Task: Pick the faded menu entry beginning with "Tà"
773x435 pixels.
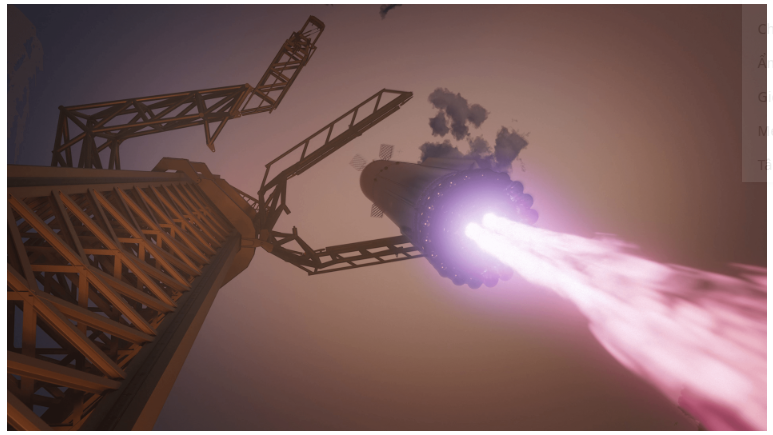Action: [x=764, y=165]
